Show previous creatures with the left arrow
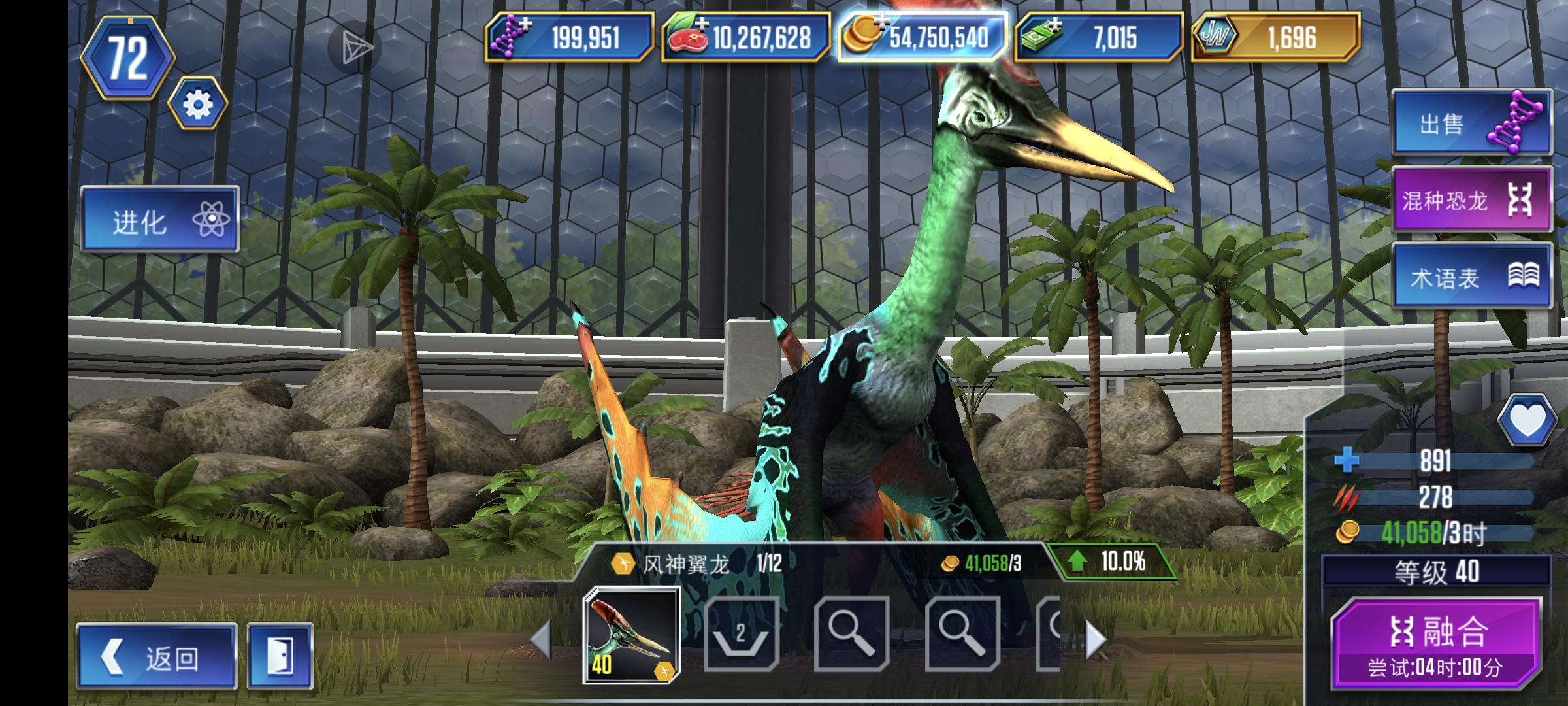This screenshot has height=706, width=1568. pos(541,639)
